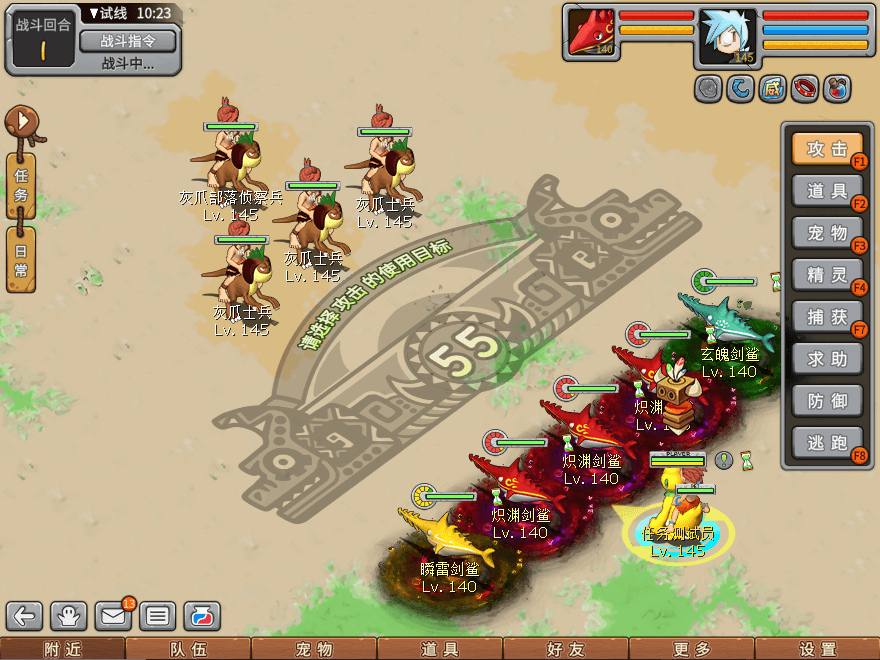This screenshot has width=880, height=660.
Task: Click the grey back arrow button
Action: [25, 615]
